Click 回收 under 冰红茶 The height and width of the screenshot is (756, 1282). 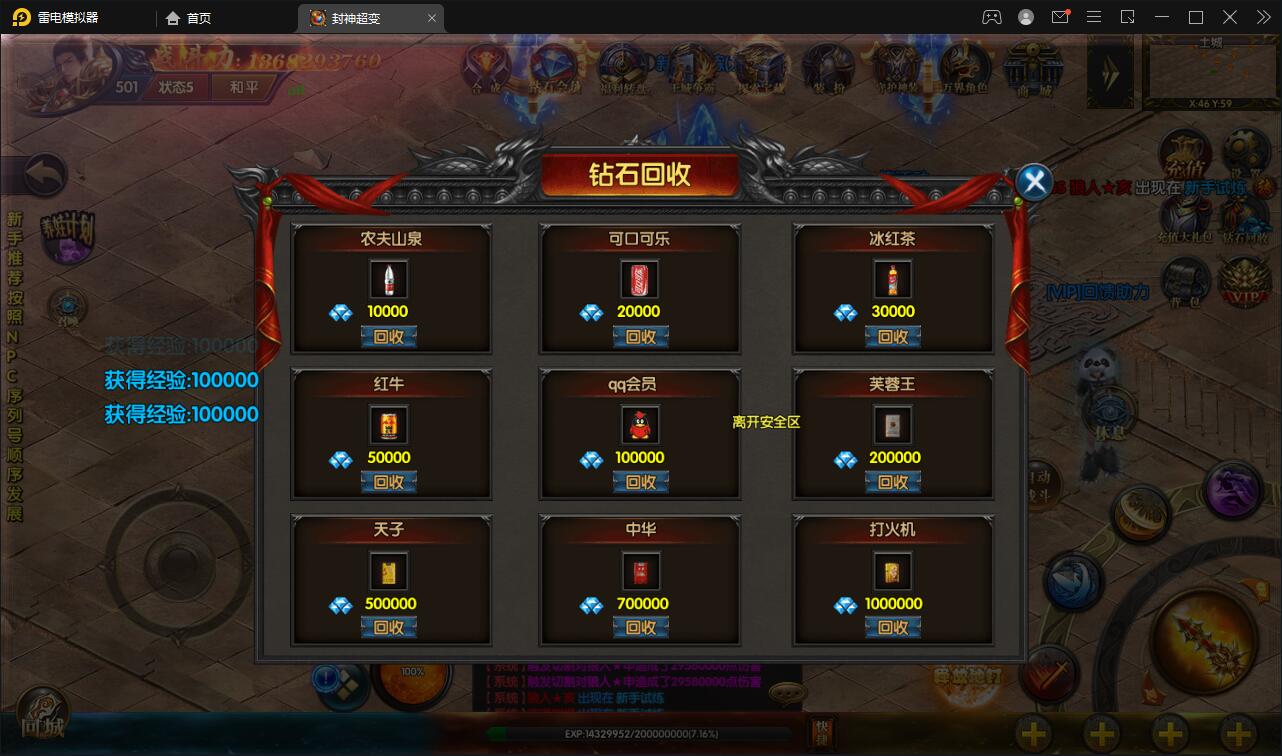(892, 337)
